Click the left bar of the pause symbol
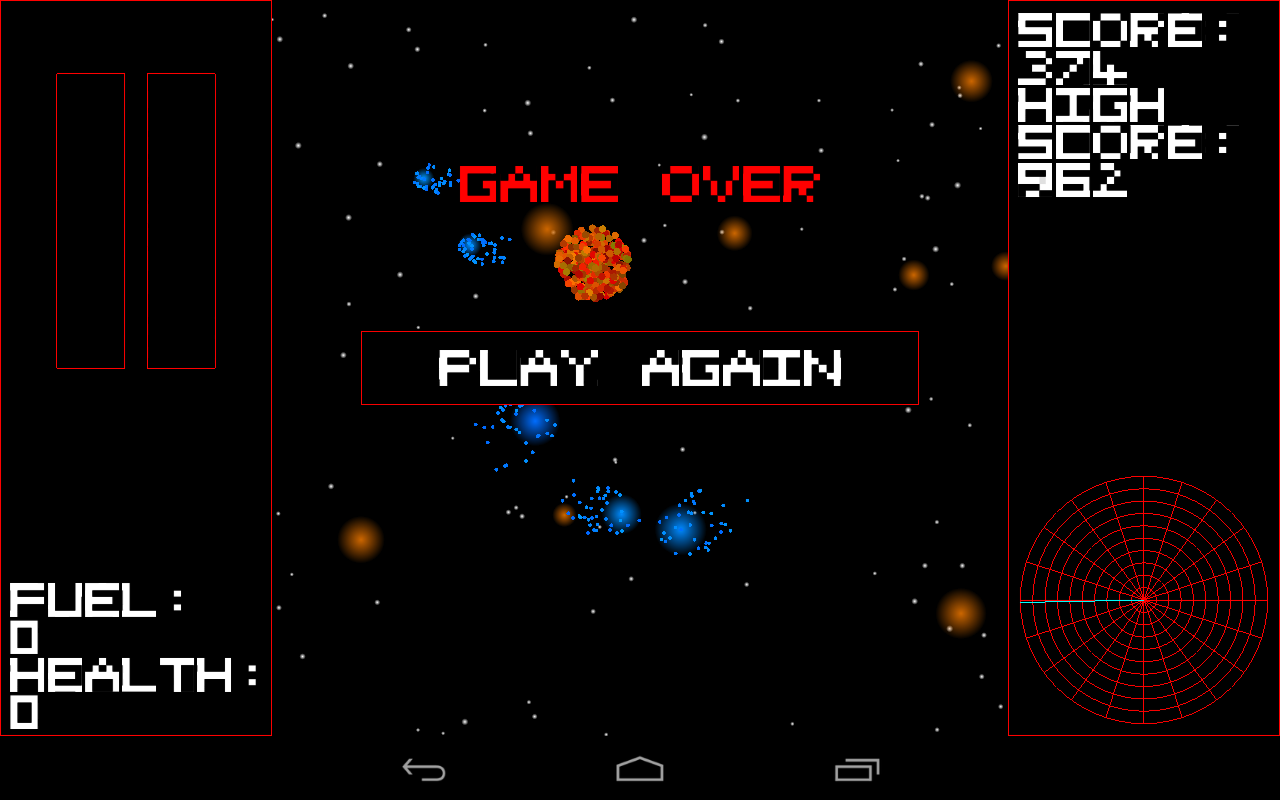1280x800 pixels. (x=88, y=220)
